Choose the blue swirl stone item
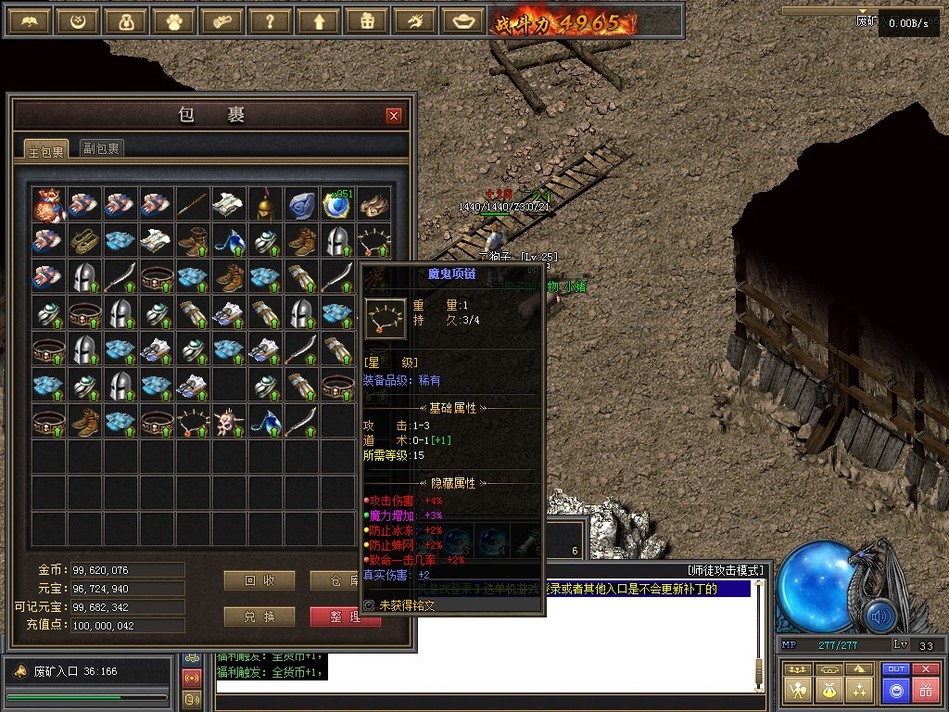The image size is (949, 712). pyautogui.click(x=301, y=205)
